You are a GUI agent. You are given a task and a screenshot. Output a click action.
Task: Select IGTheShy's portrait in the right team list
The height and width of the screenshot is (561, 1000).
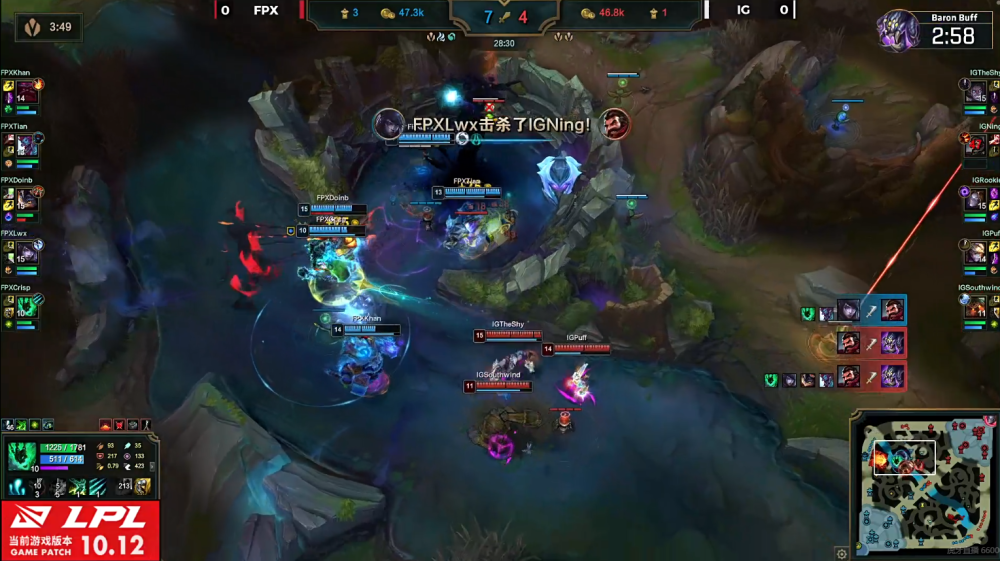click(x=975, y=93)
